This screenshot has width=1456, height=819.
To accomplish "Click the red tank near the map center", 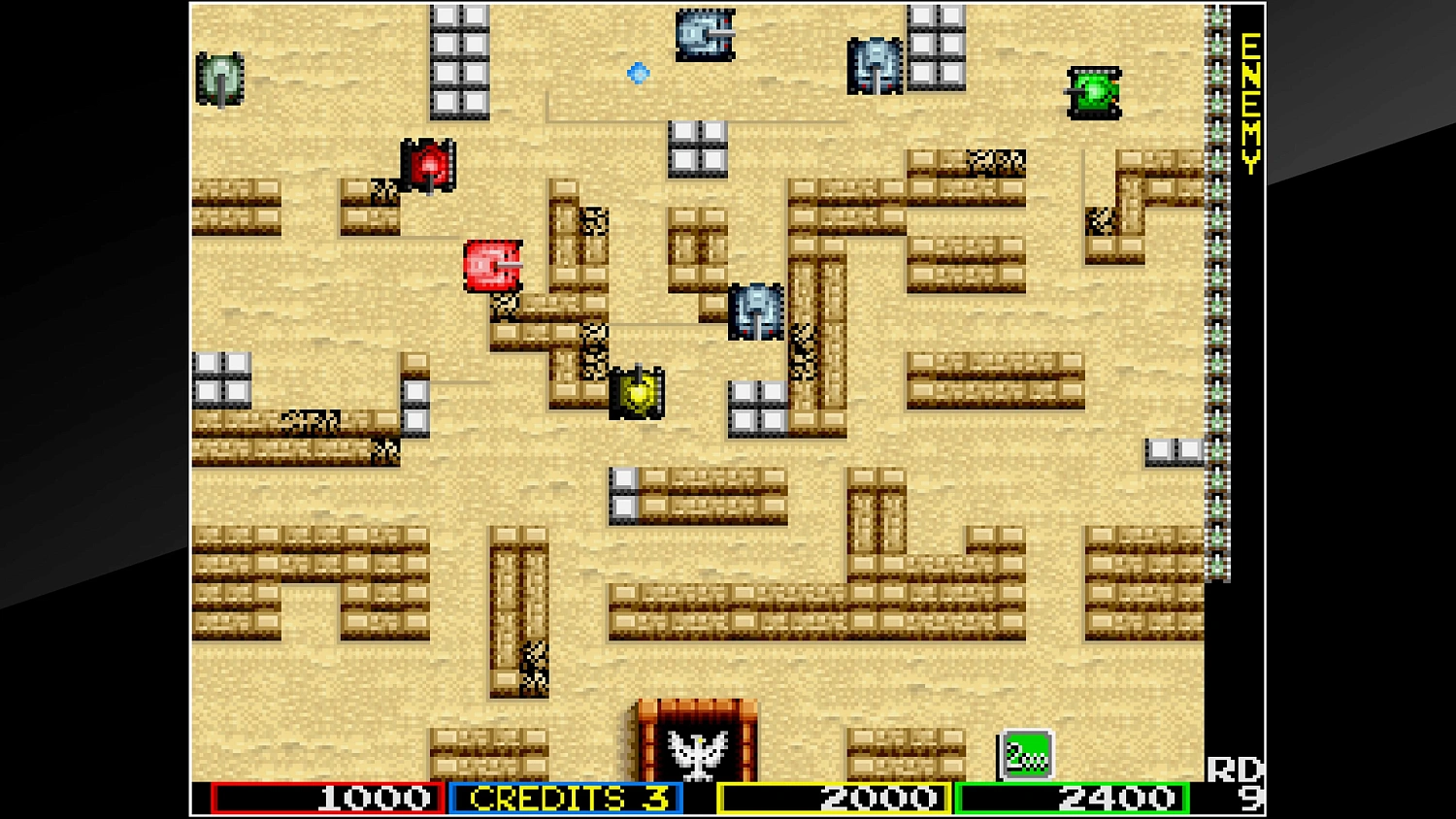I will (x=491, y=264).
